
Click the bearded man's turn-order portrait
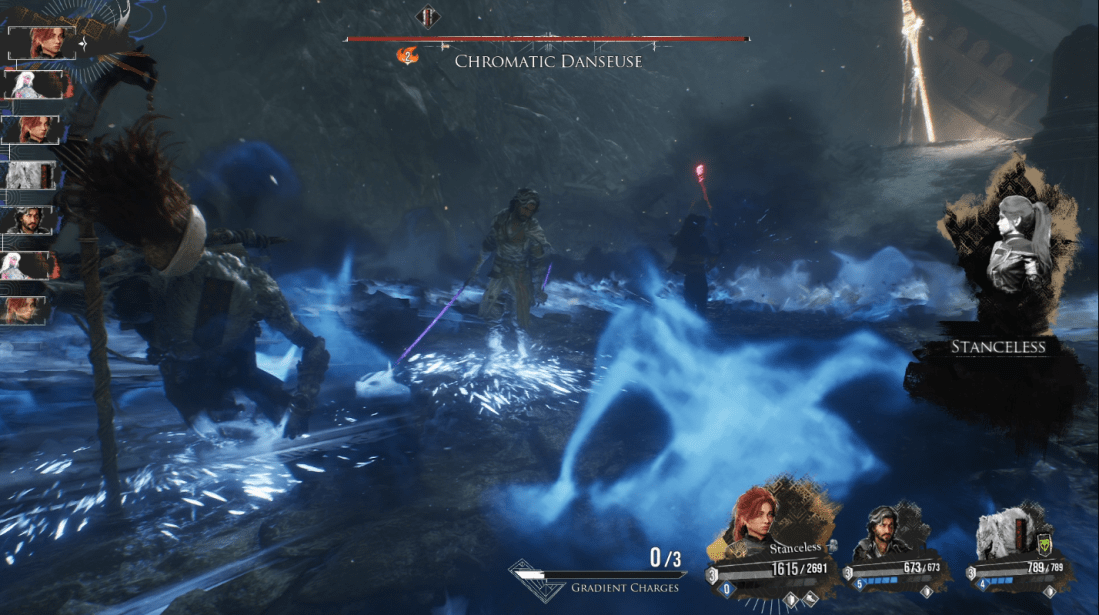pos(33,220)
